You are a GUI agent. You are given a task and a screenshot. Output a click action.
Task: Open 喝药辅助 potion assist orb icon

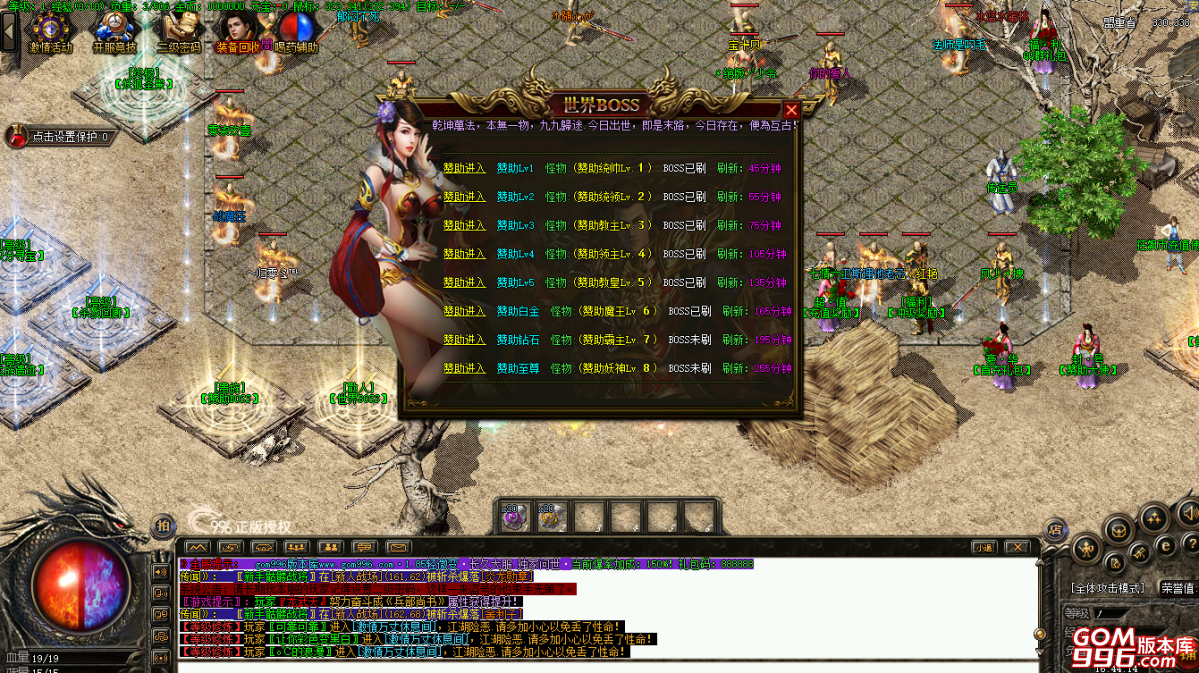pos(297,30)
